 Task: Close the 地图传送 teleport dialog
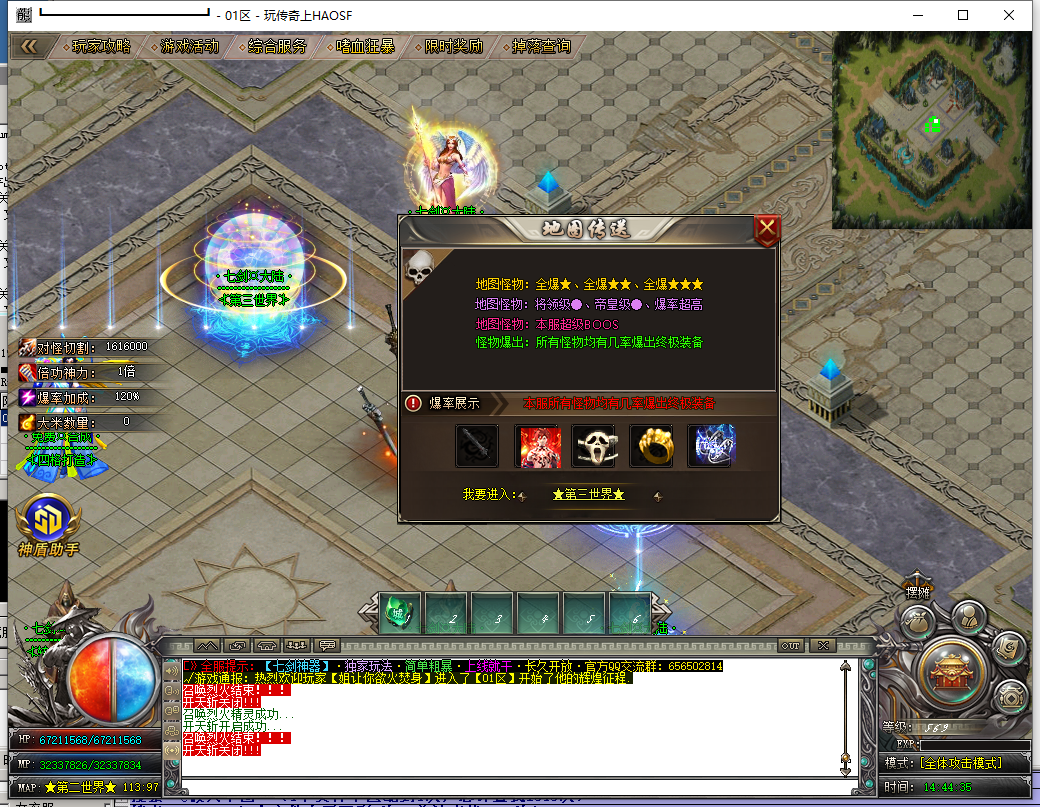point(767,230)
